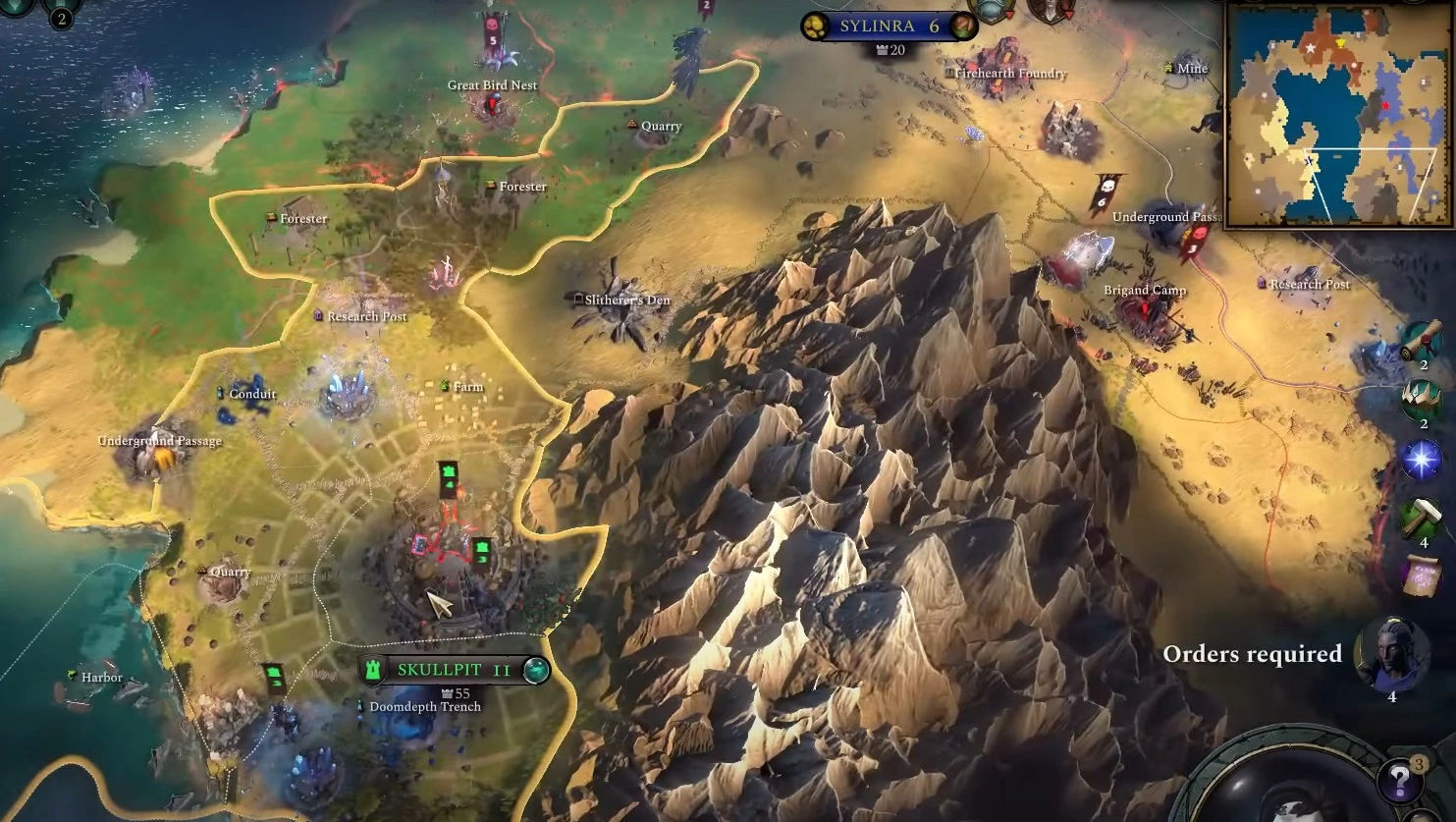Image resolution: width=1456 pixels, height=822 pixels.
Task: Click the world minimap
Action: [x=1339, y=115]
